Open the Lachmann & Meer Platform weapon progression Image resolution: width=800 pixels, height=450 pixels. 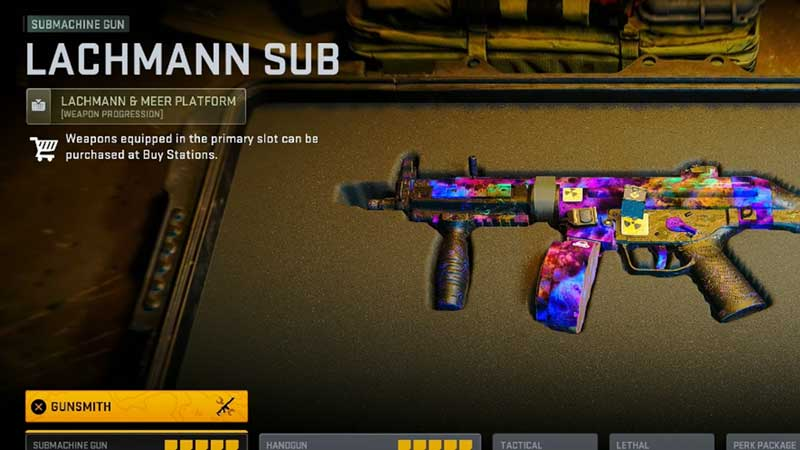click(x=136, y=106)
